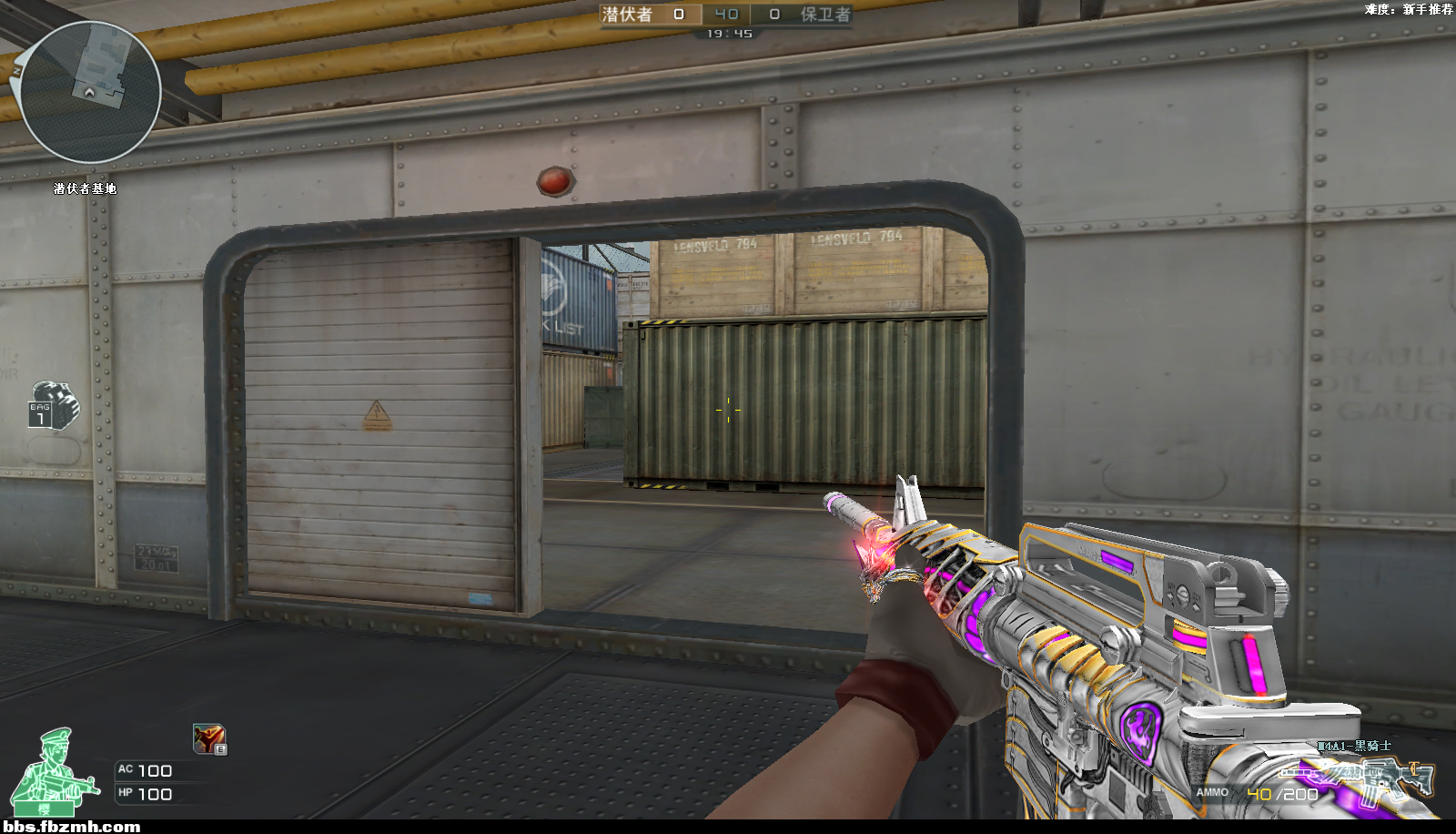
Task: Click the circular minimap radar
Action: pos(90,92)
